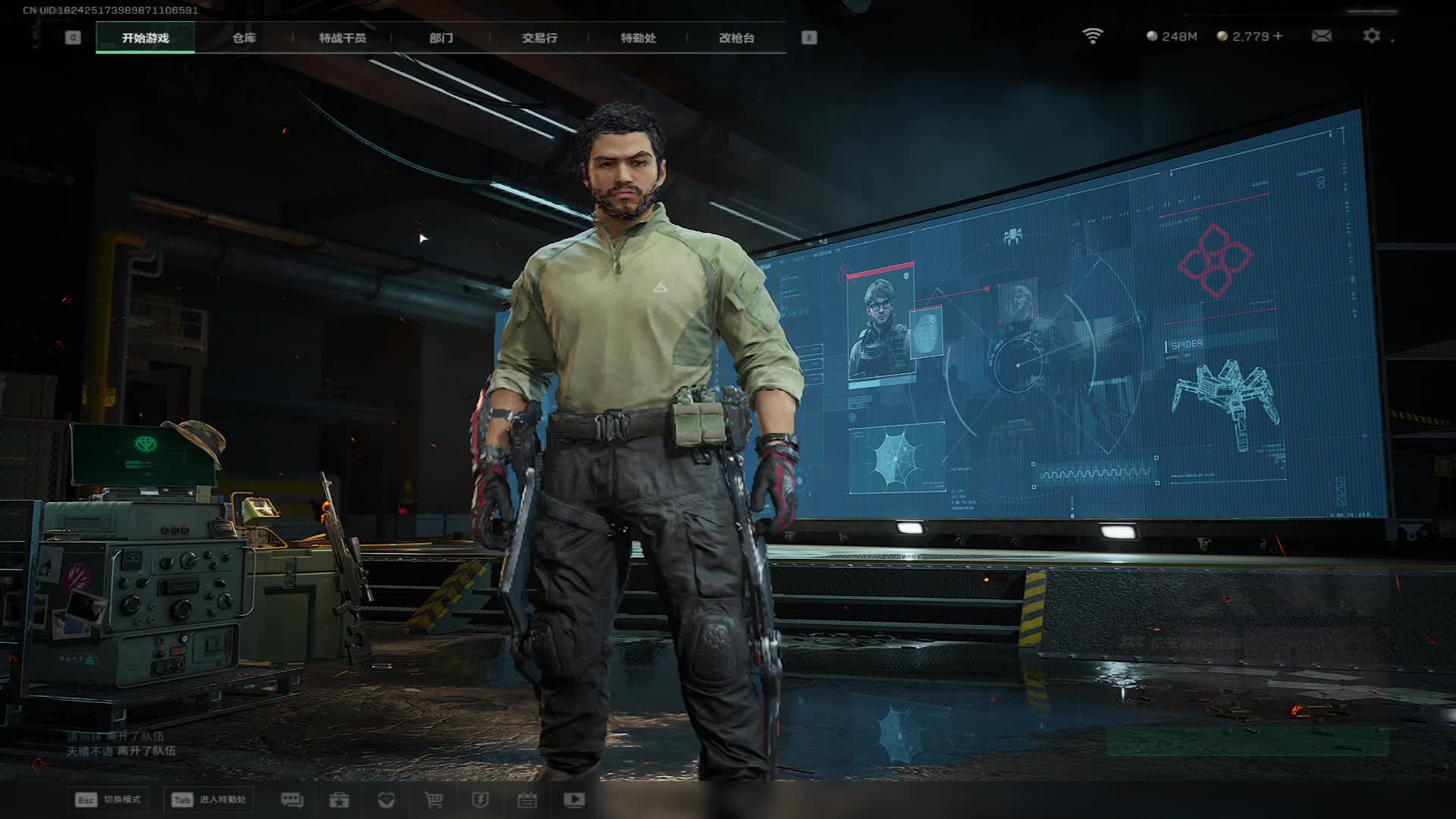This screenshot has width=1456, height=819.
Task: Open settings with the gear icon
Action: click(x=1371, y=36)
